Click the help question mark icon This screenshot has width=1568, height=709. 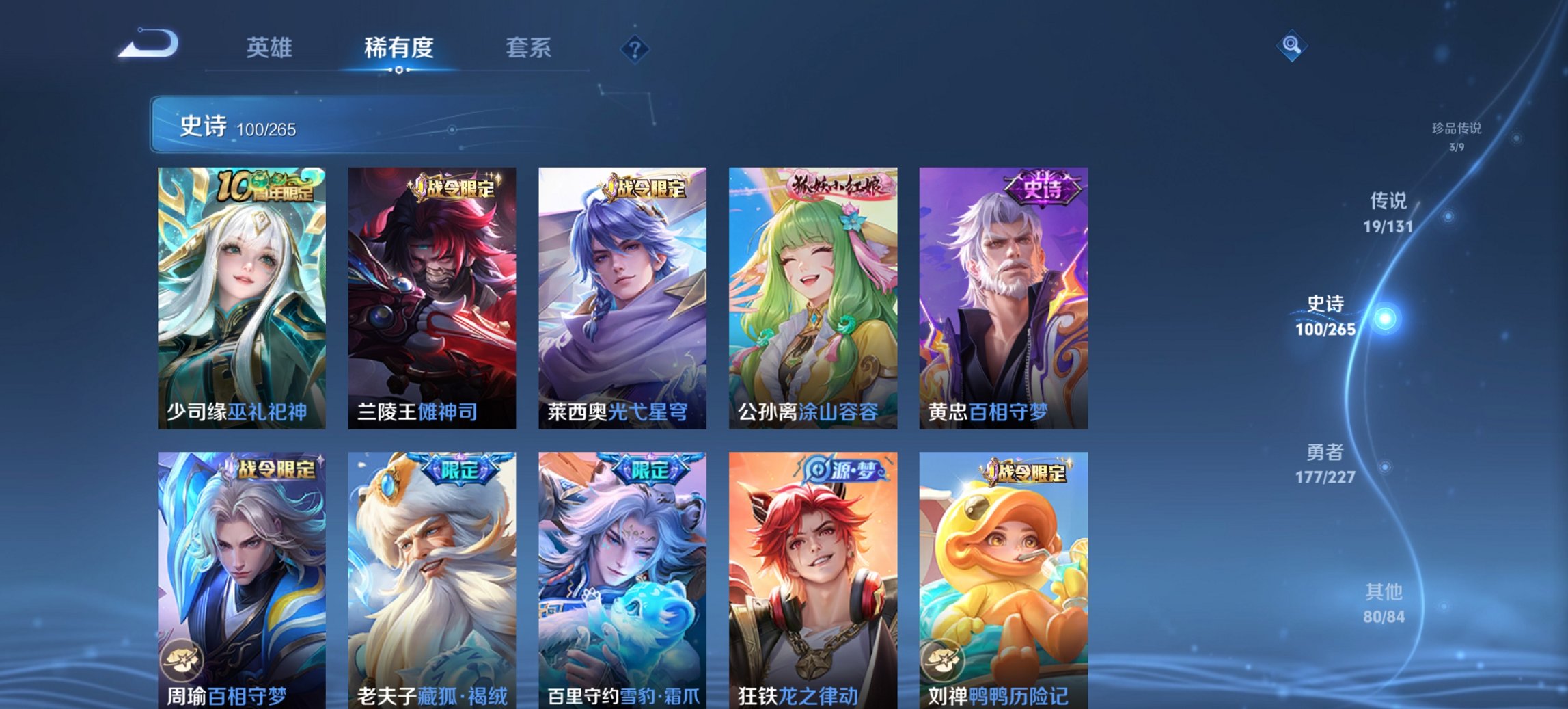coord(635,48)
